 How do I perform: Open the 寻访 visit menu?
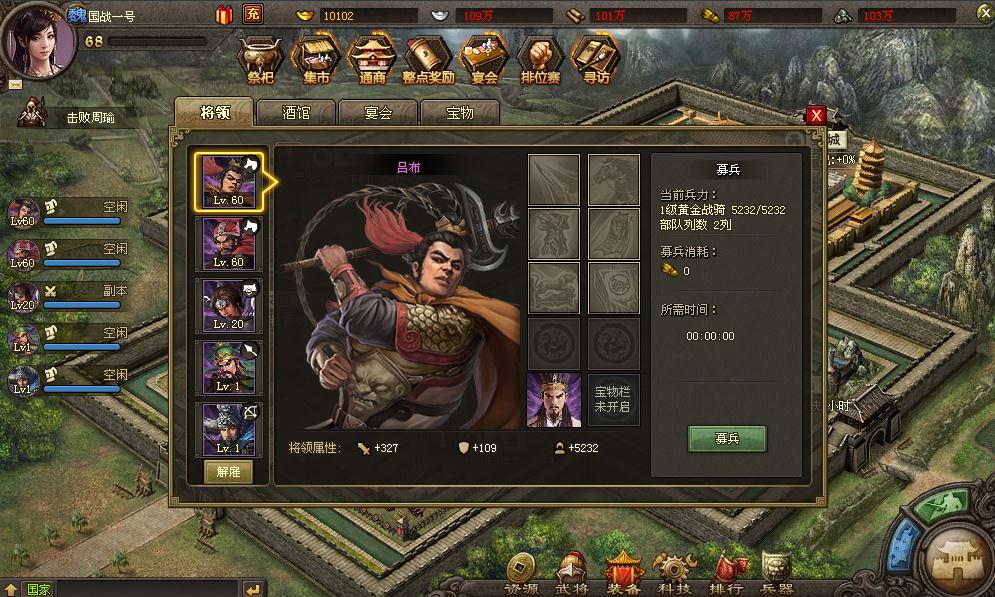(x=596, y=62)
